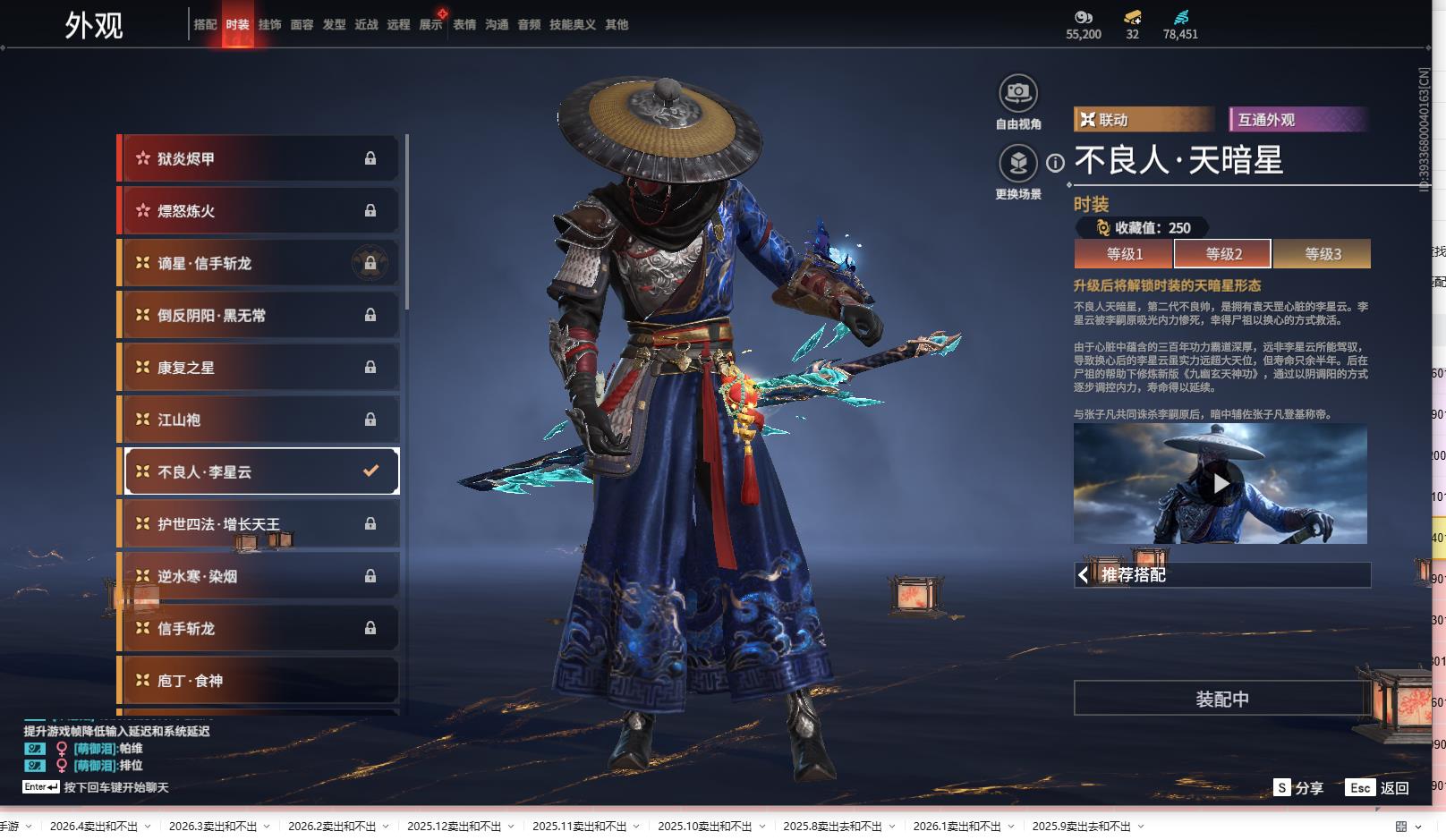Click the 装配中 equip button
Screen dimensions: 1446x840
1221,699
